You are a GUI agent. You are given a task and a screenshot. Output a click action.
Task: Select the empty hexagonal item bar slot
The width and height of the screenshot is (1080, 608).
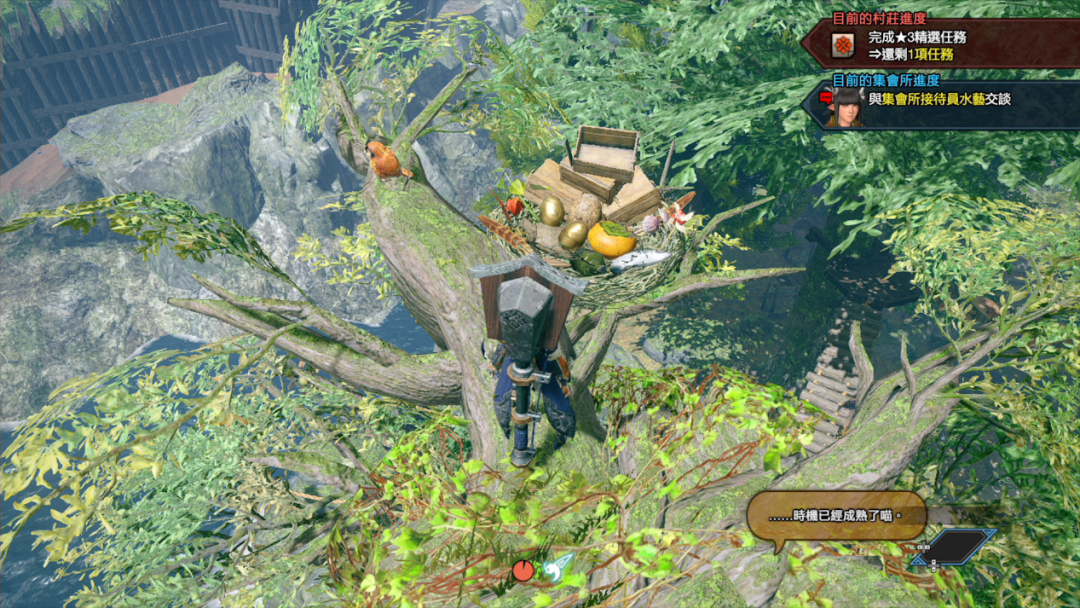[954, 548]
